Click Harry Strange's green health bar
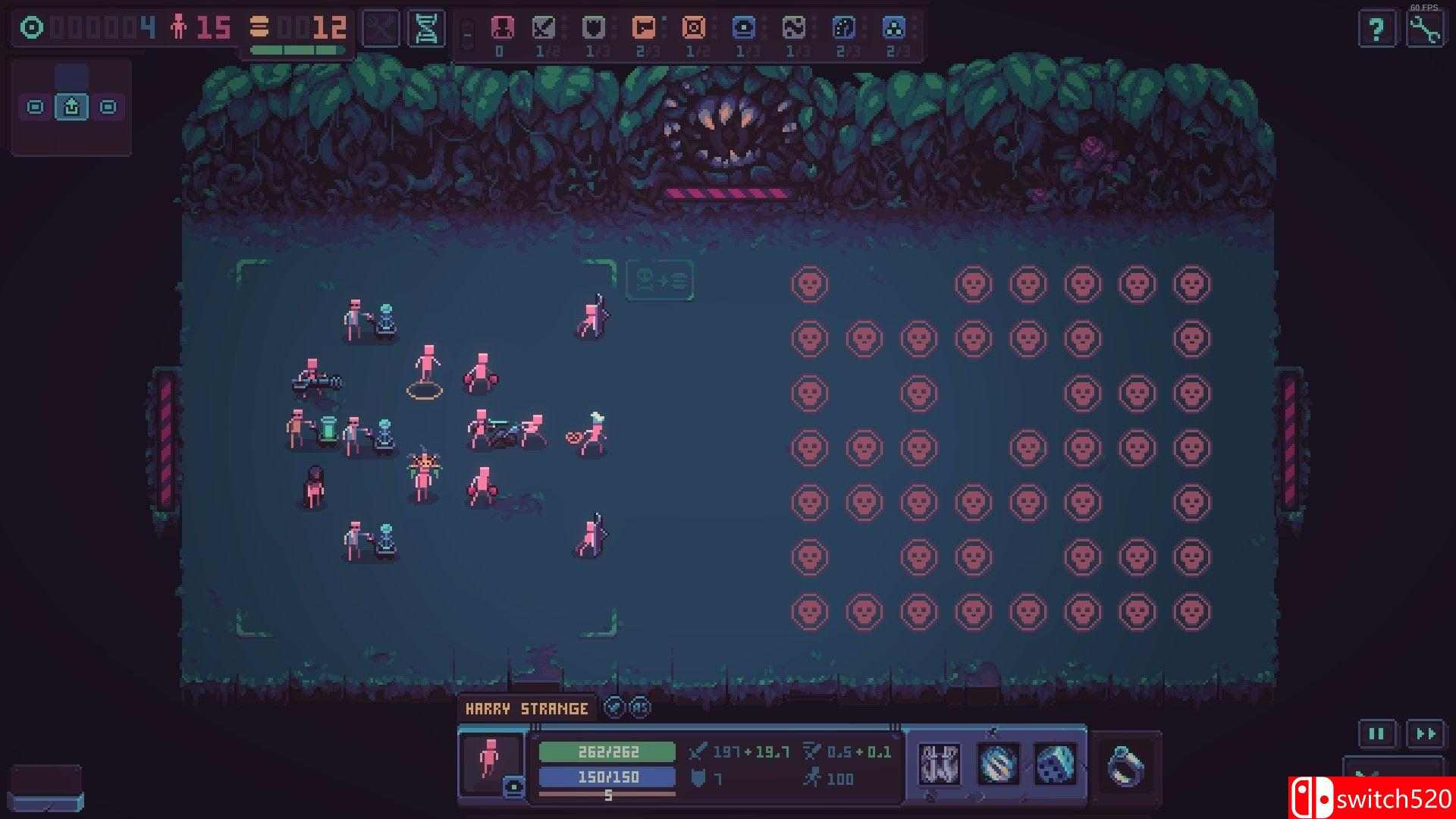This screenshot has height=819, width=1456. point(607,753)
